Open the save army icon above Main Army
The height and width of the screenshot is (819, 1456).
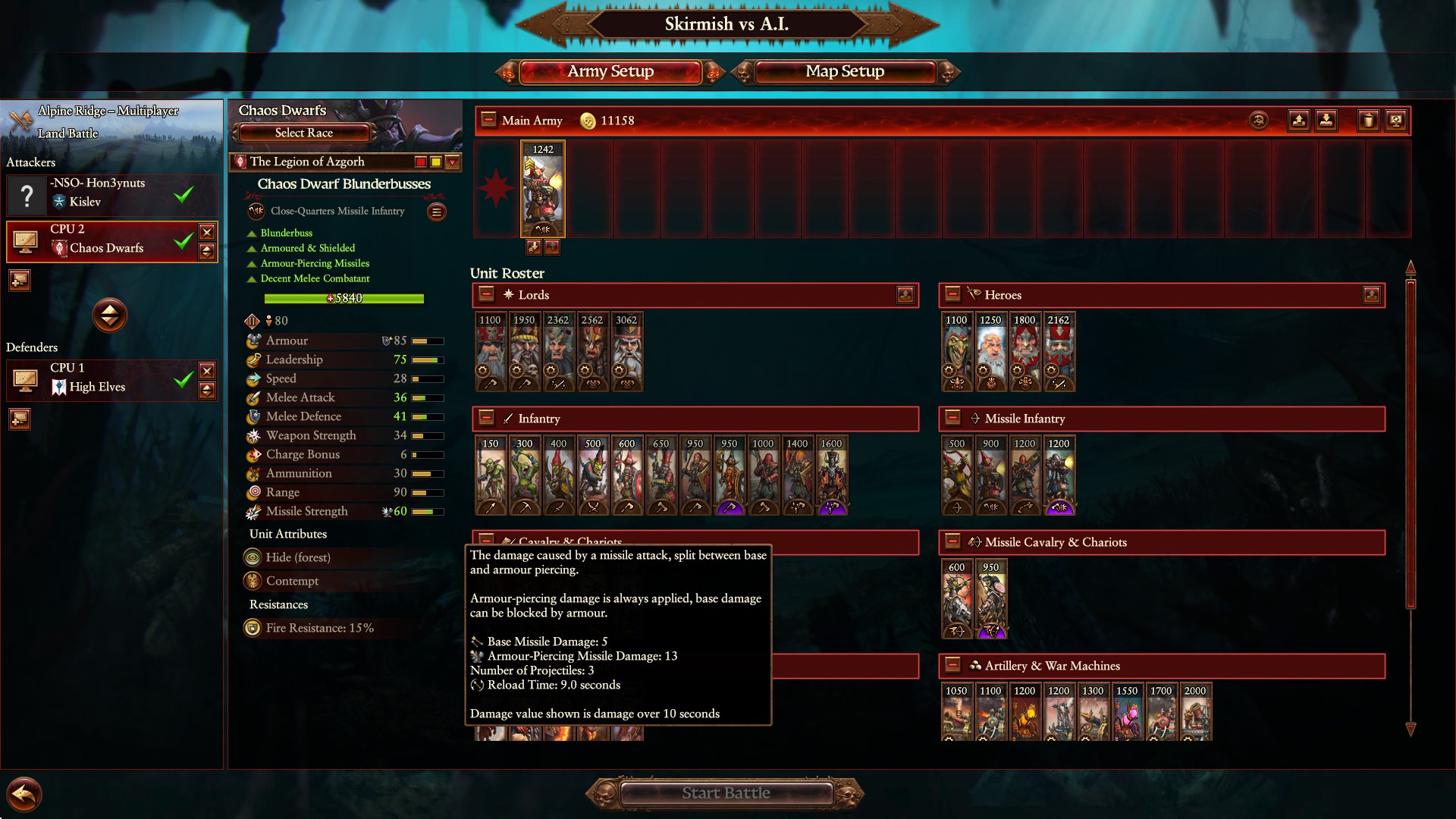1299,120
